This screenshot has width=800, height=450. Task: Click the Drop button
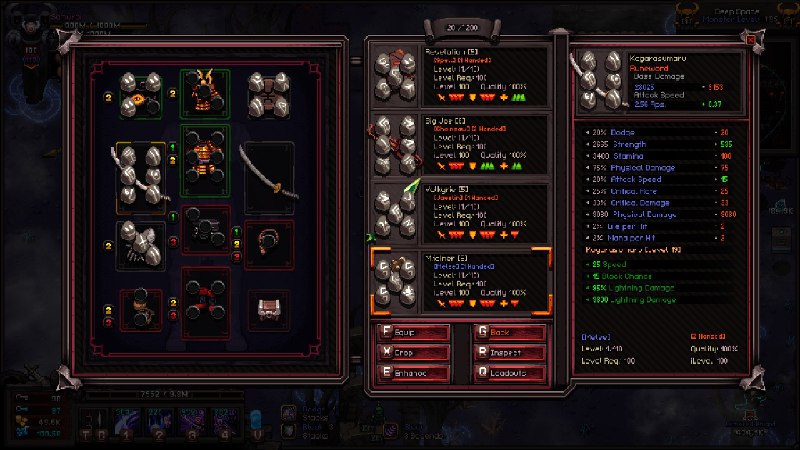[x=411, y=353]
